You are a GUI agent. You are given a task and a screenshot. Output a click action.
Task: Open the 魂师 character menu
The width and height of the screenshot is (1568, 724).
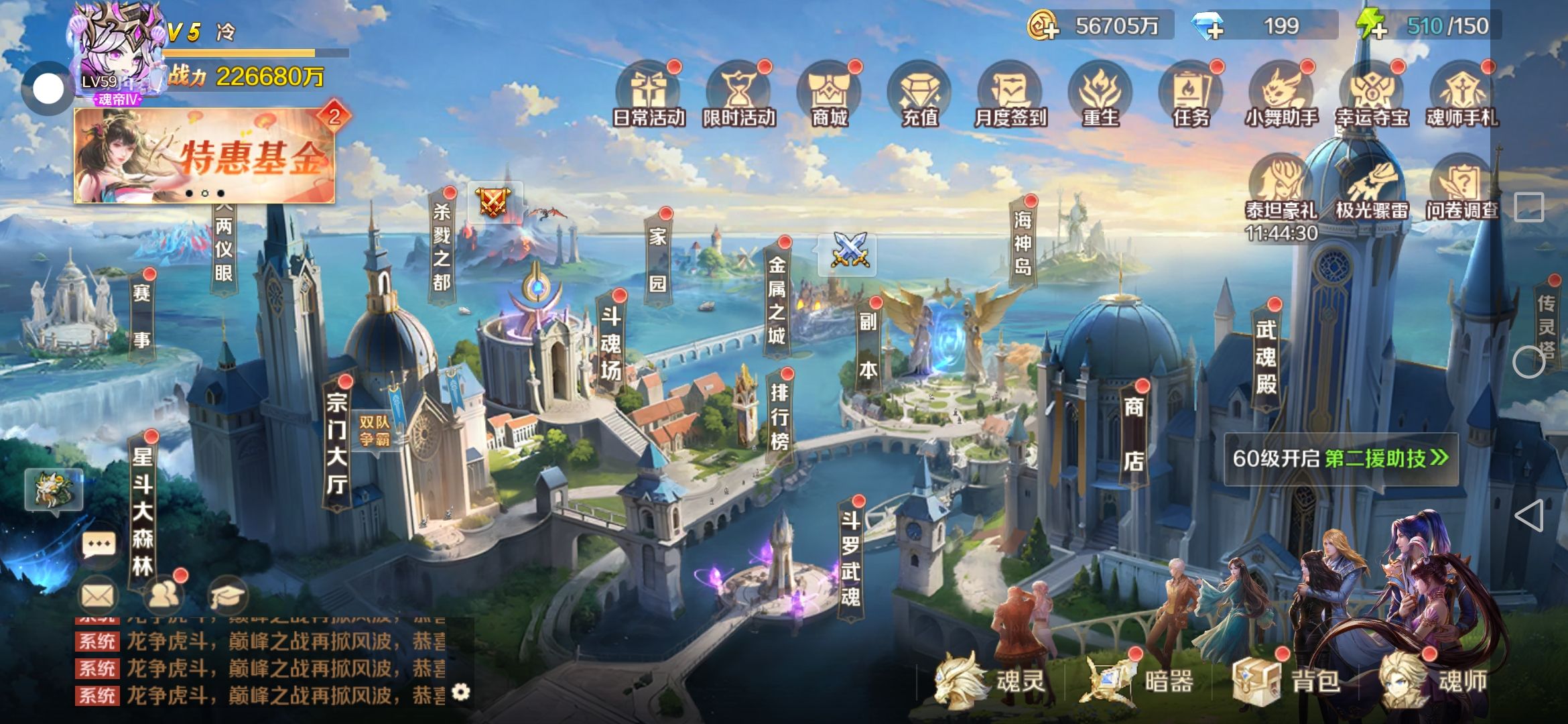tap(1434, 681)
